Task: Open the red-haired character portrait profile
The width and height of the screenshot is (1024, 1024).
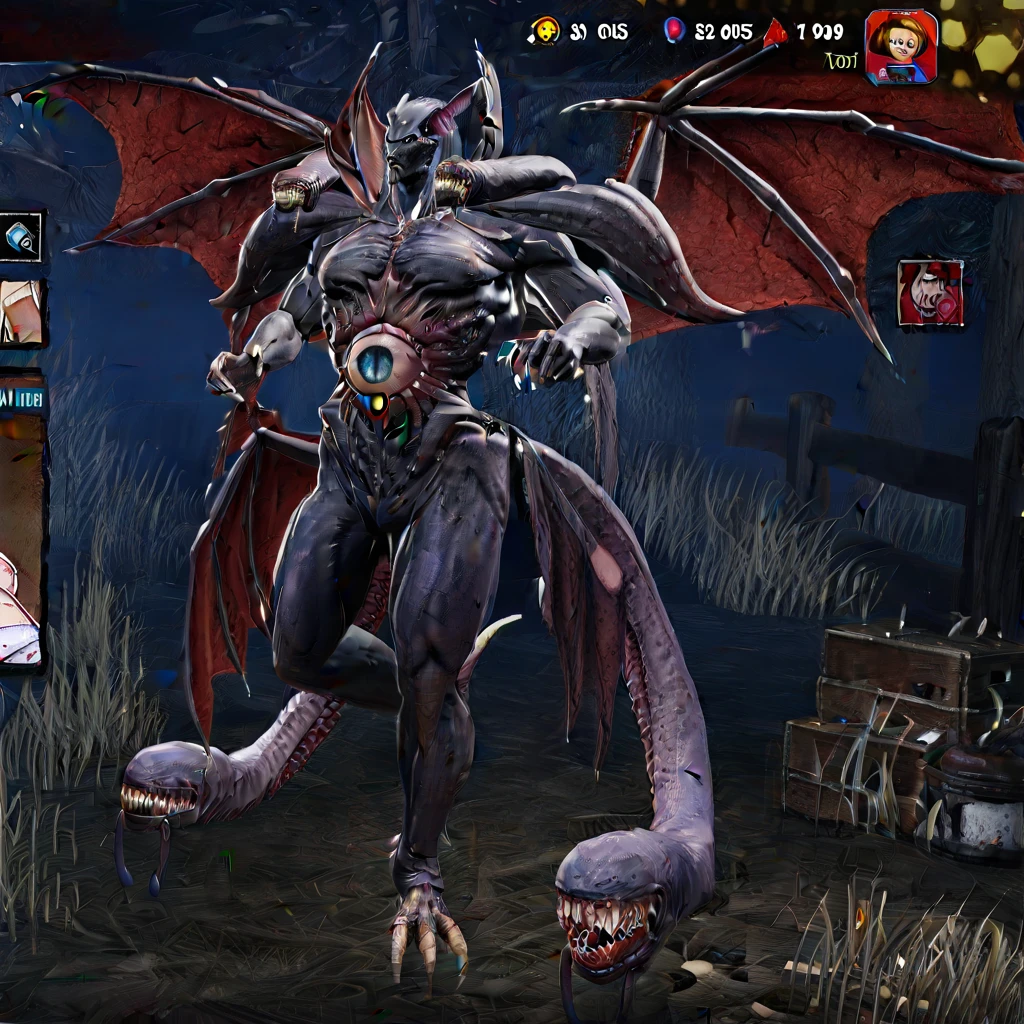Action: [x=900, y=46]
